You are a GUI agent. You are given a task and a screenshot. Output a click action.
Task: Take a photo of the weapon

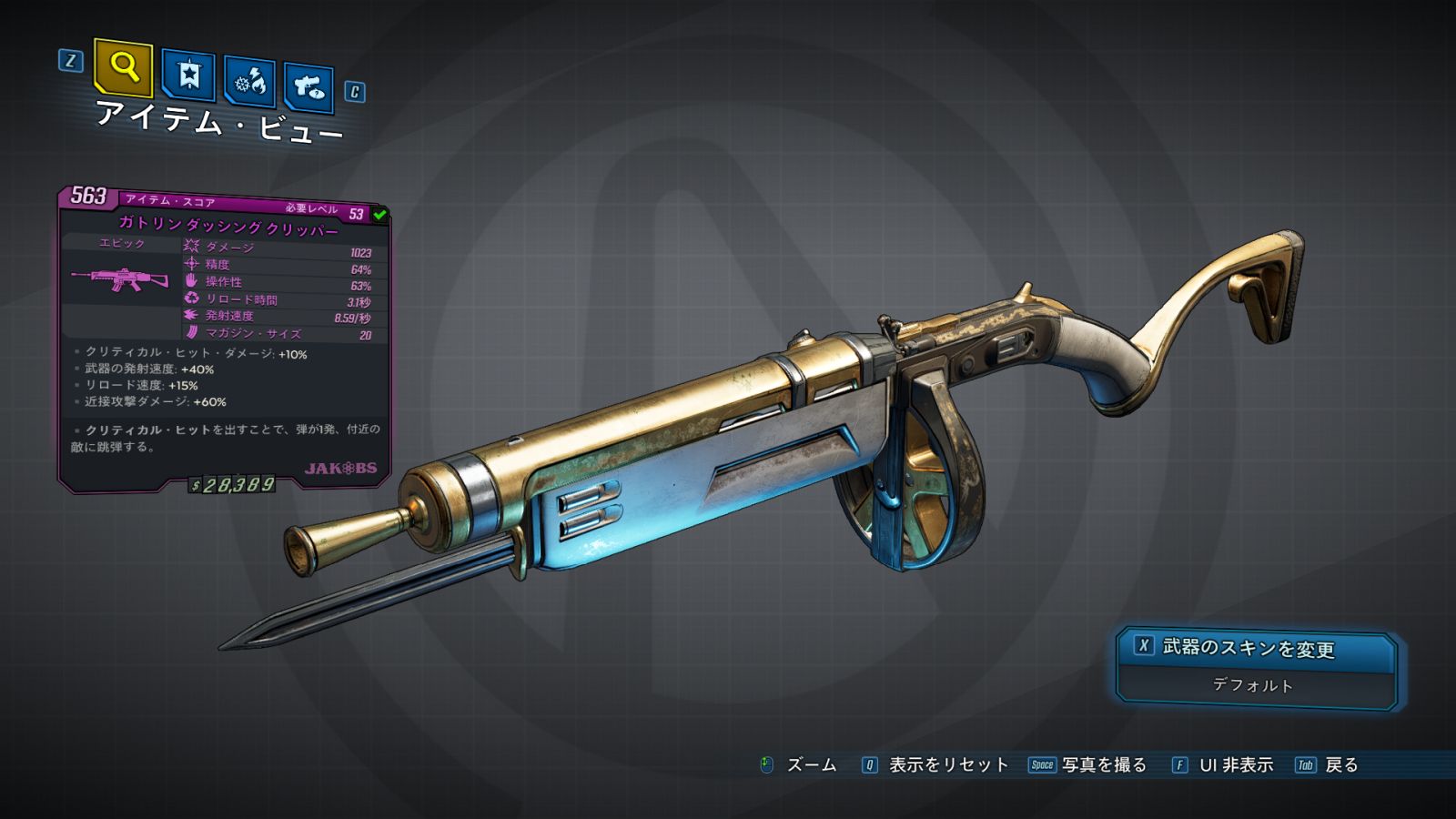[1088, 765]
